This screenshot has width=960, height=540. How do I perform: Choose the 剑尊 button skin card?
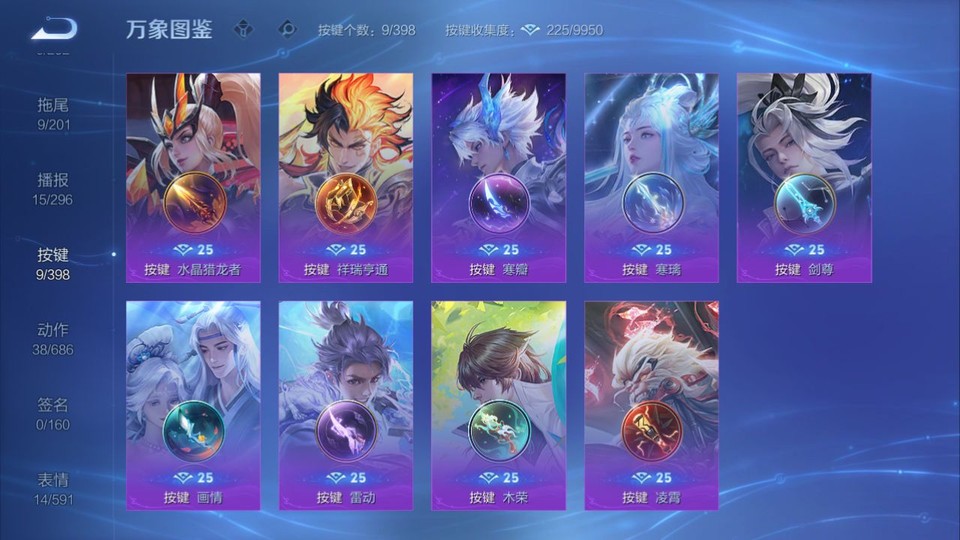(804, 177)
